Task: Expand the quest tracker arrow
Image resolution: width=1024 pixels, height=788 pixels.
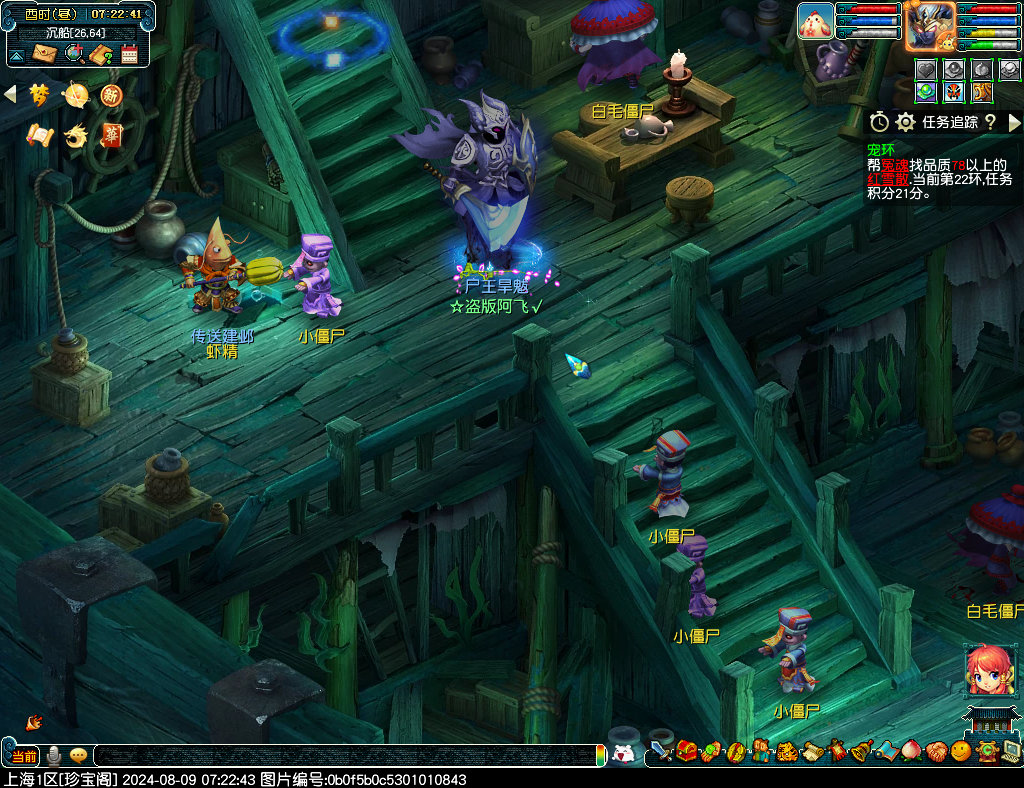Action: [1014, 122]
